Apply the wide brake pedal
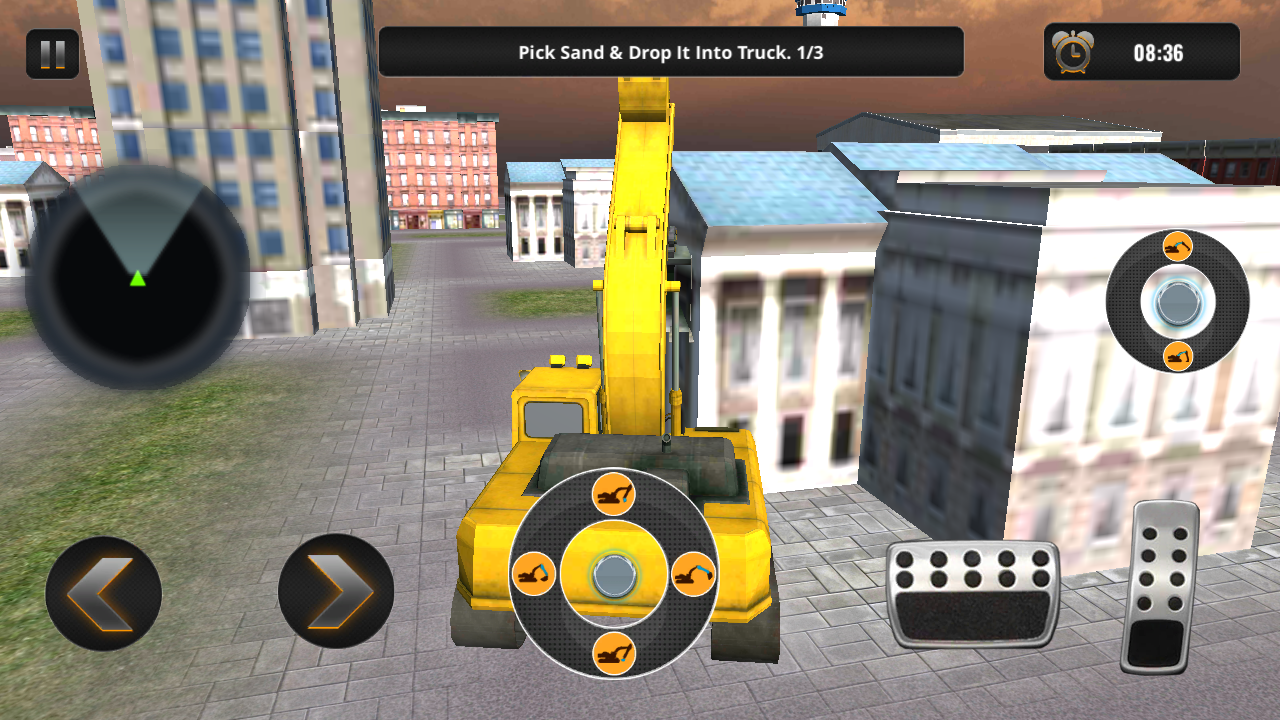Viewport: 1280px width, 720px height. (x=972, y=594)
